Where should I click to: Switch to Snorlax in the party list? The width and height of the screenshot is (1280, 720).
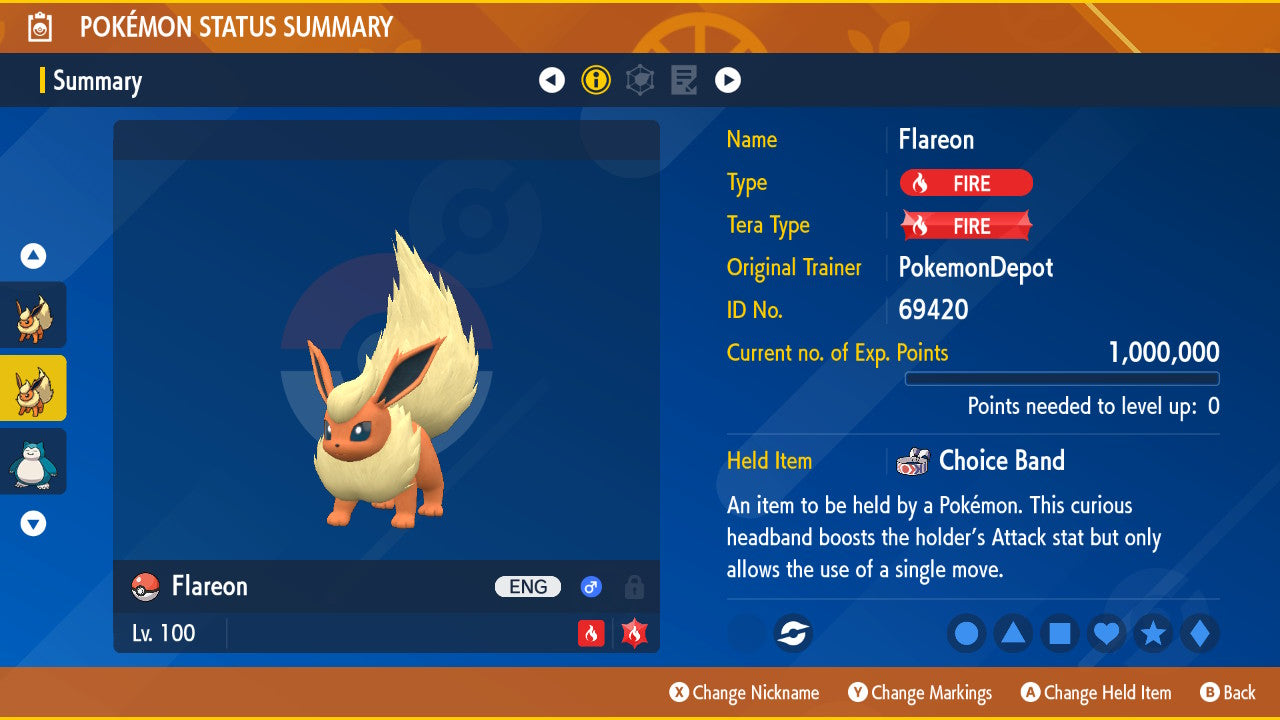(x=33, y=461)
